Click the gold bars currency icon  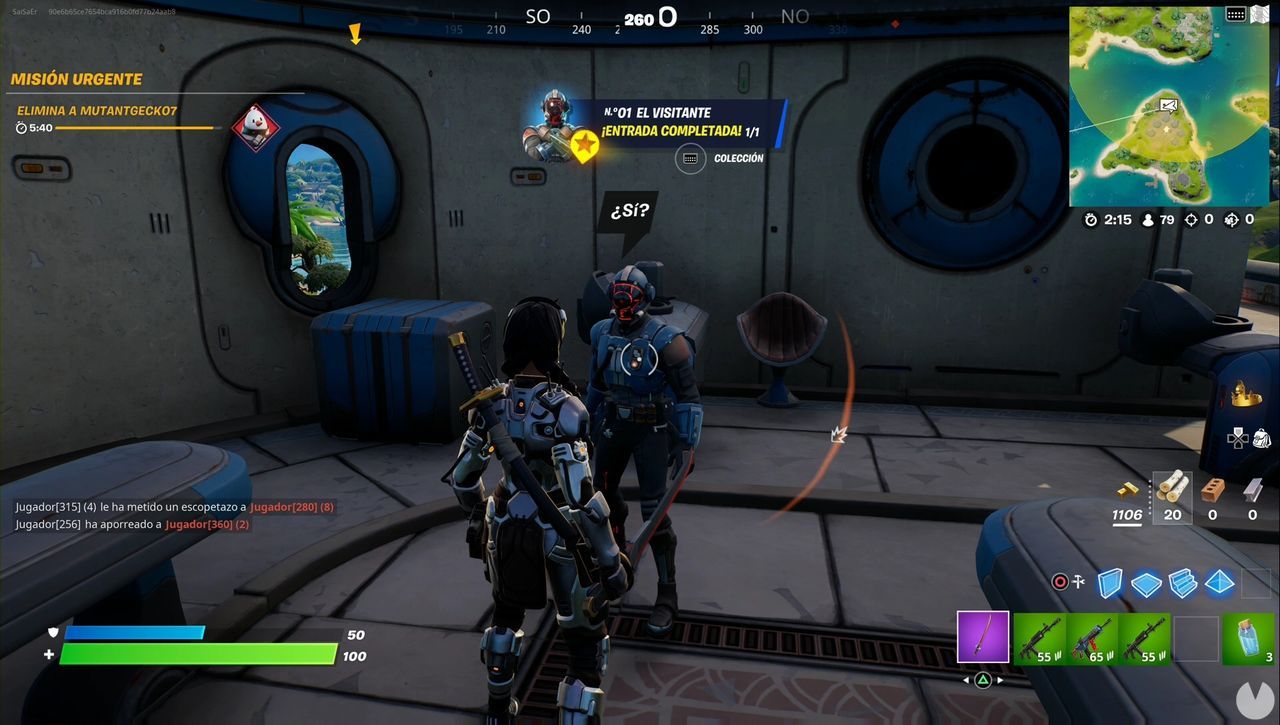pyautogui.click(x=1126, y=490)
